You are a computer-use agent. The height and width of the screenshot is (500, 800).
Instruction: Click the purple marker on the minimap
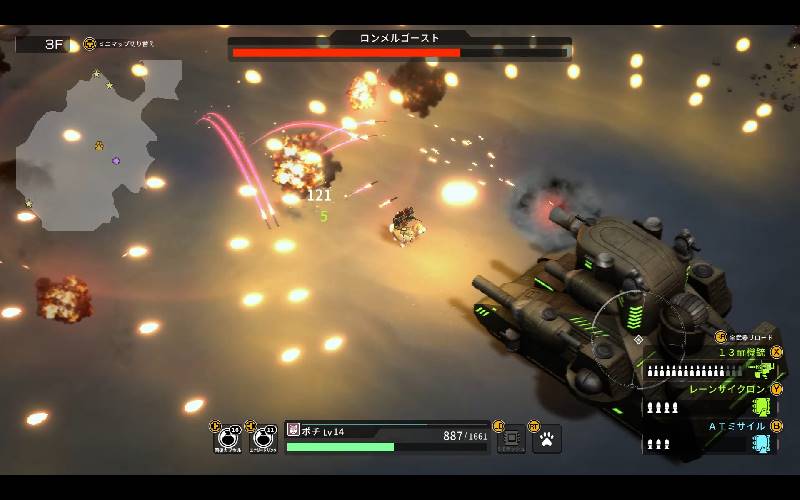click(116, 160)
